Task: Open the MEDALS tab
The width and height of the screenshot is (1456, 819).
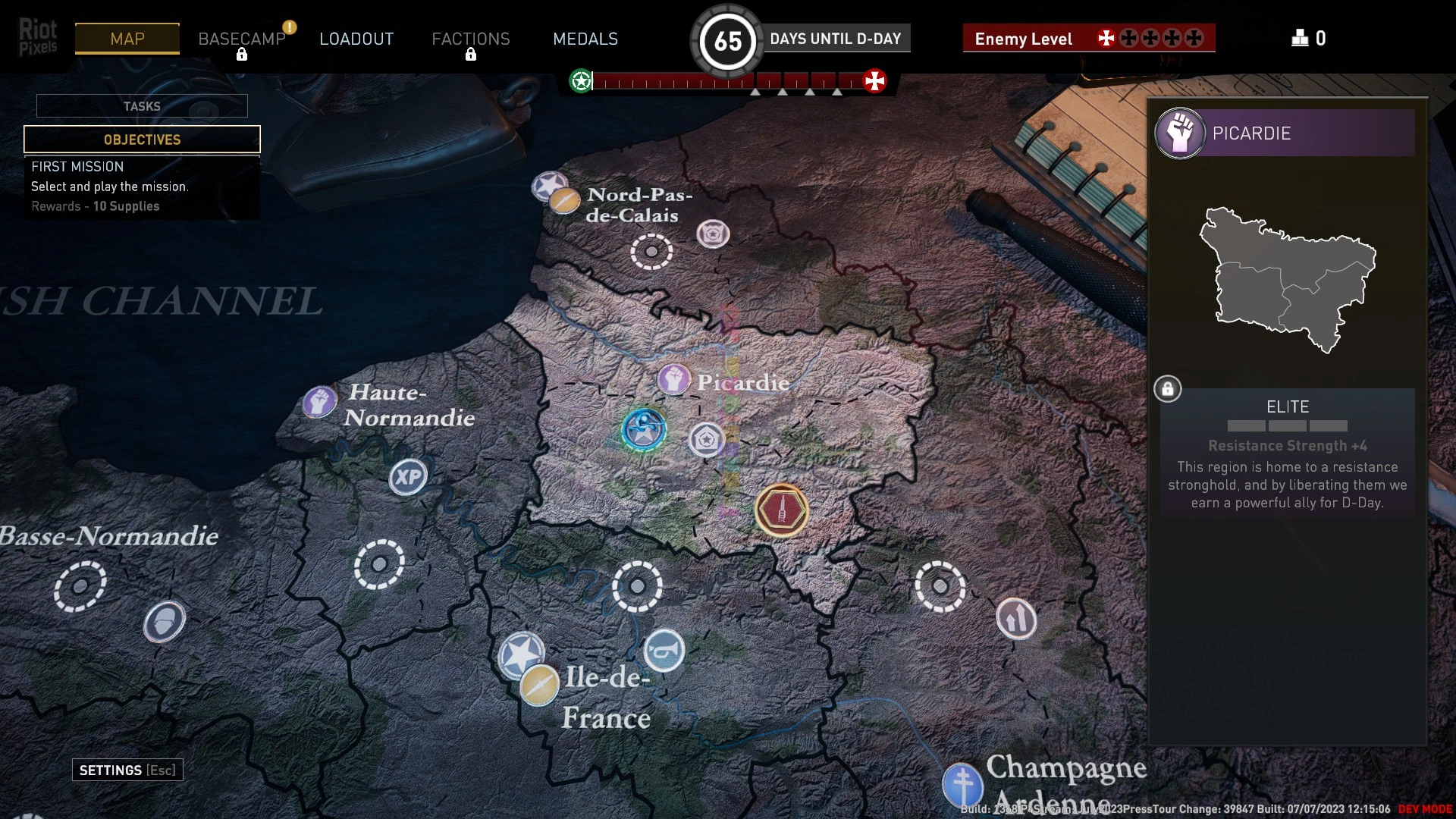Action: point(585,39)
